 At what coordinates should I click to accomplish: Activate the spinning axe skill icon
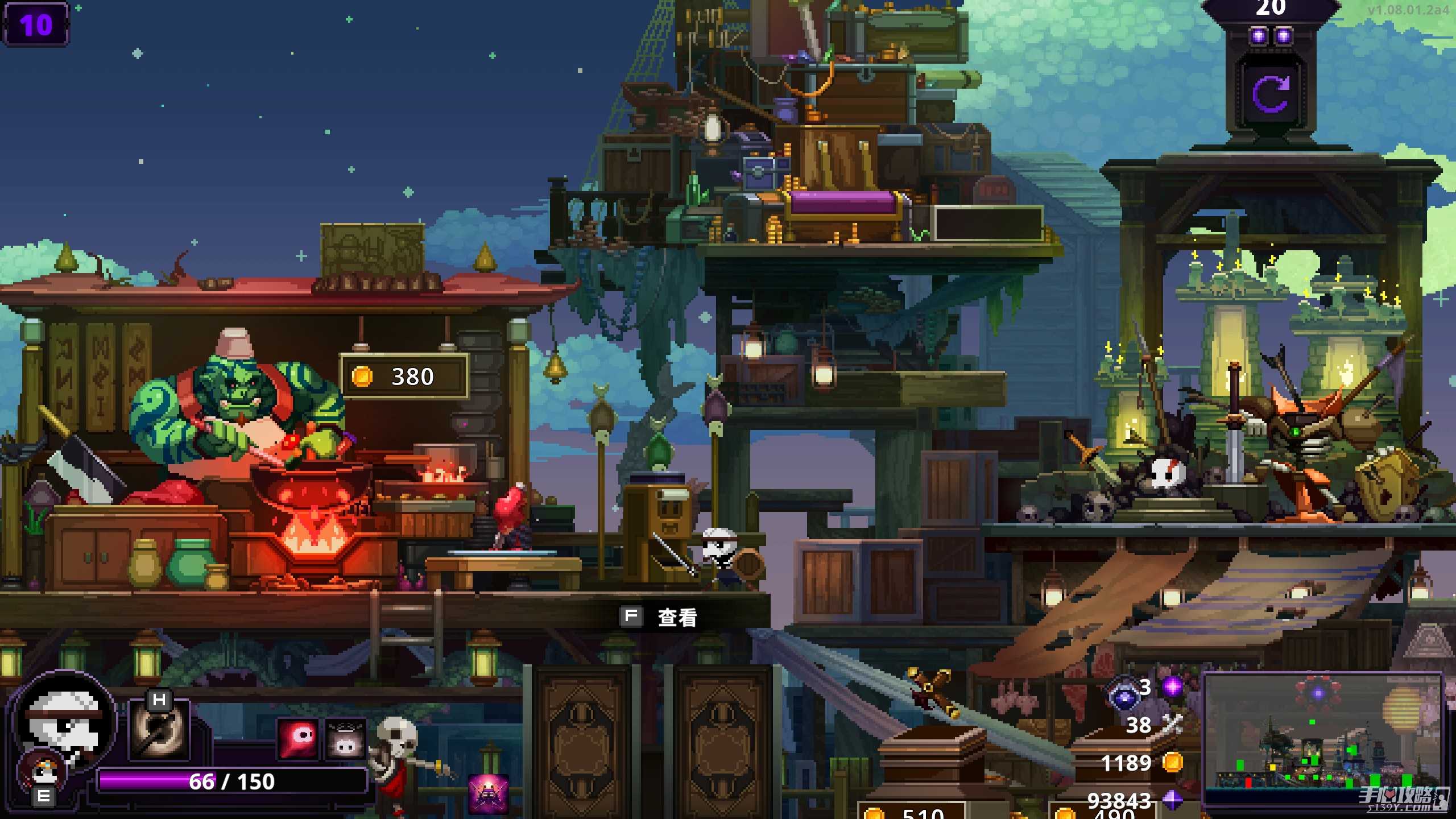(159, 731)
